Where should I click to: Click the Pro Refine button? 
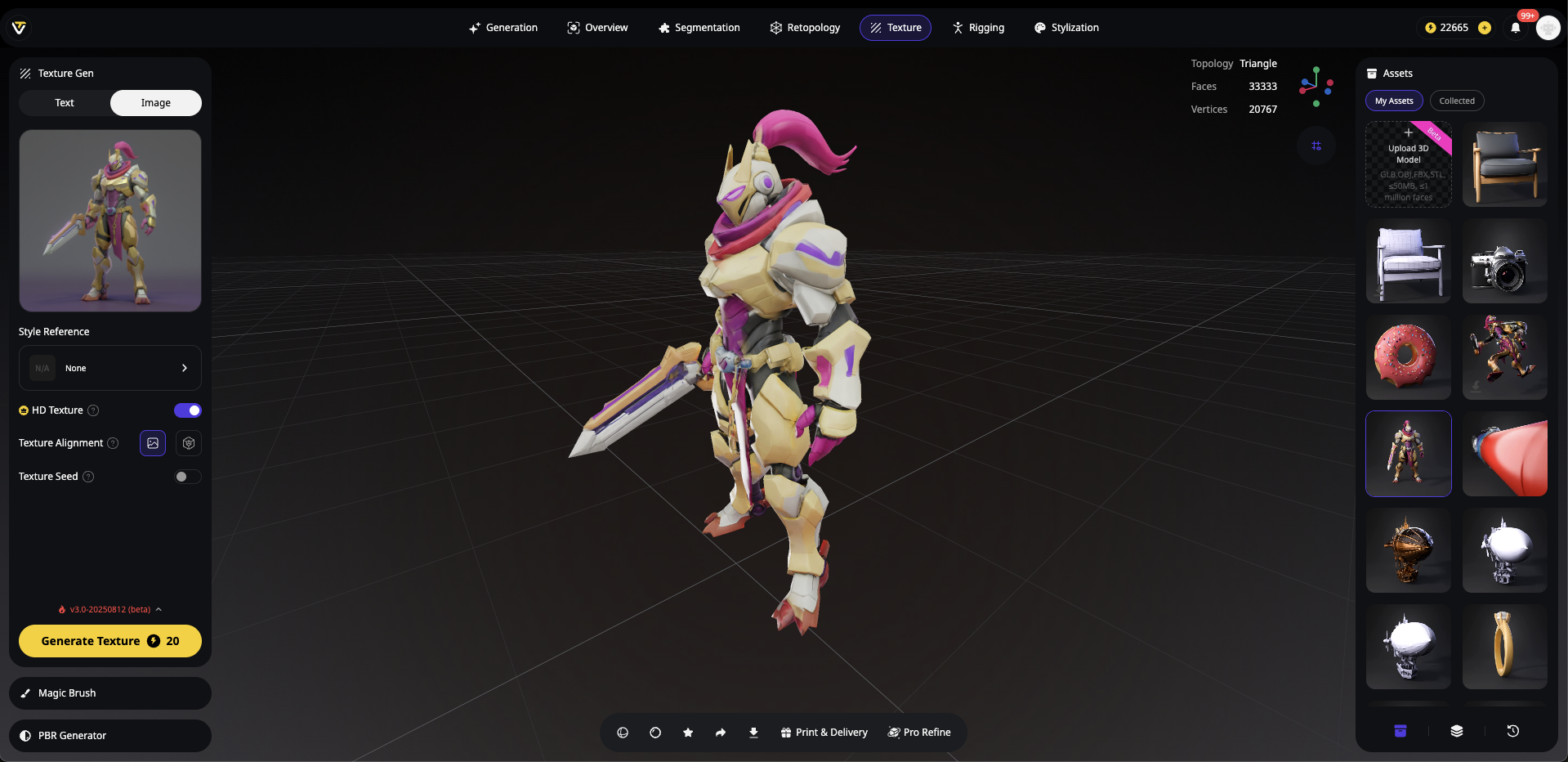[x=919, y=733]
